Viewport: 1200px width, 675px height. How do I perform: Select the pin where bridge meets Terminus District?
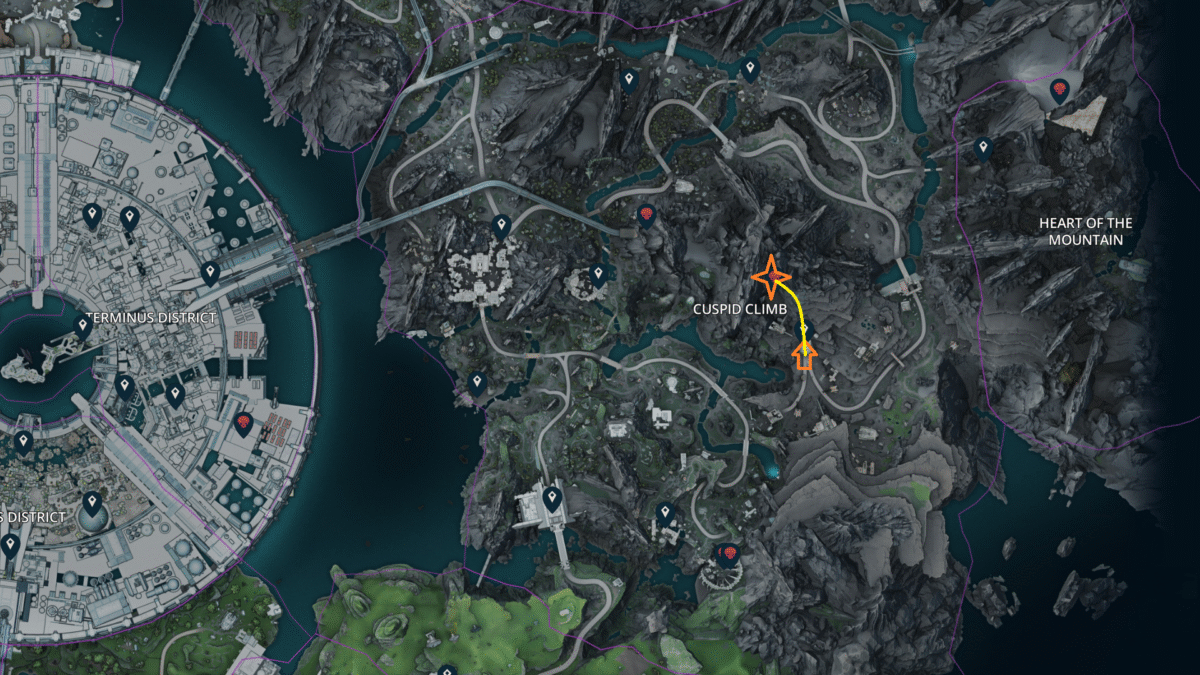210,272
